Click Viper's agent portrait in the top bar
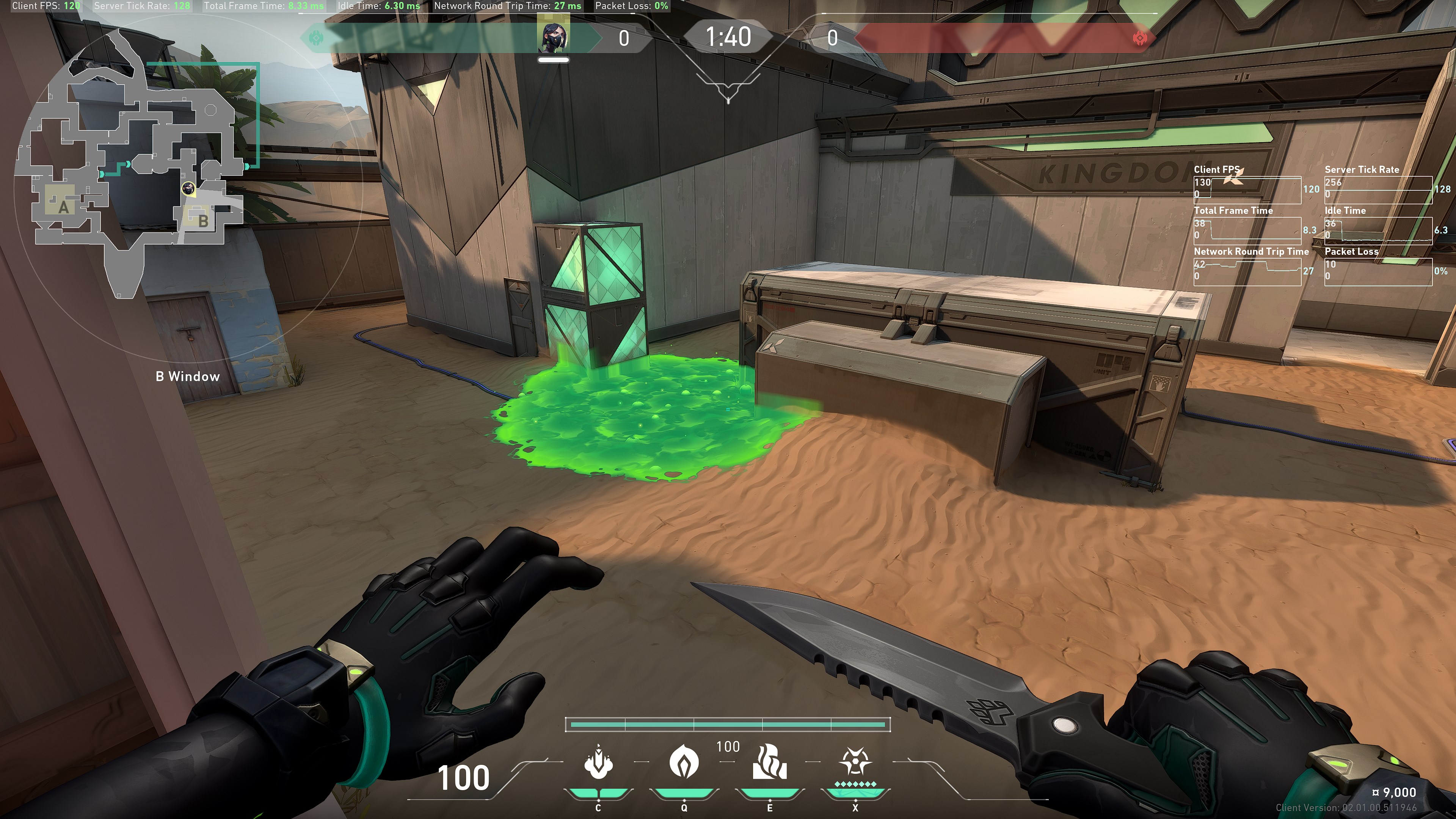1456x819 pixels. [x=554, y=36]
